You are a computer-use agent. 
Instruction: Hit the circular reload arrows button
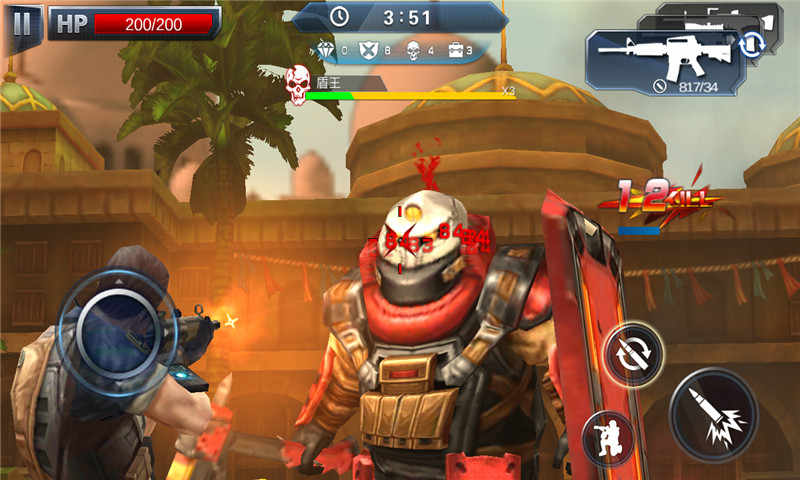pyautogui.click(x=633, y=352)
